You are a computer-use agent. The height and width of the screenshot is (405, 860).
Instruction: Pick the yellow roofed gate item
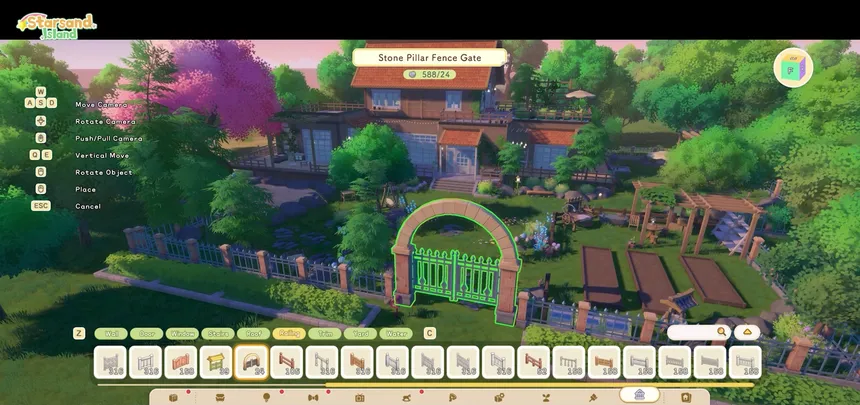point(216,362)
